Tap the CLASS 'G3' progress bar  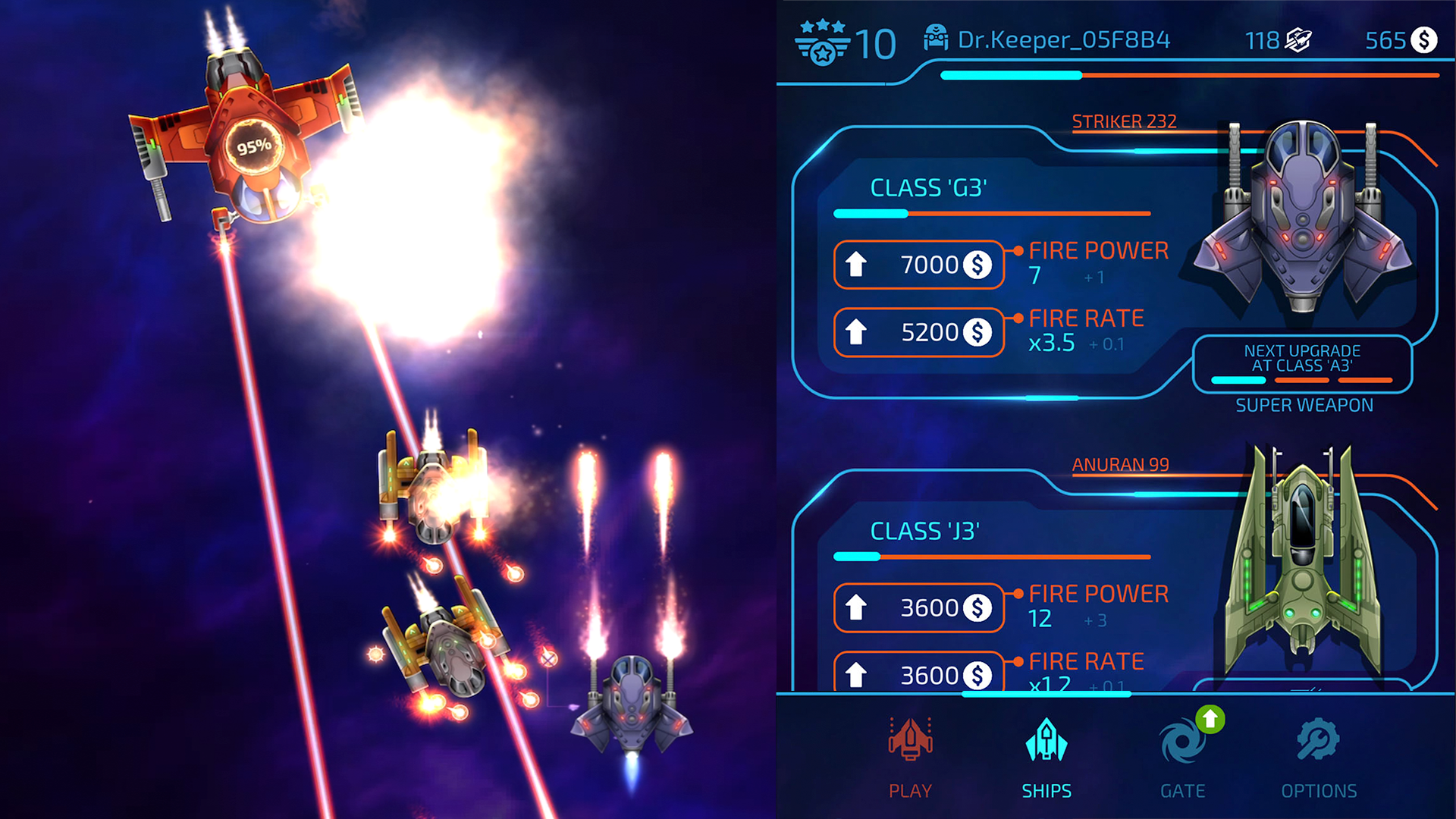tap(991, 214)
